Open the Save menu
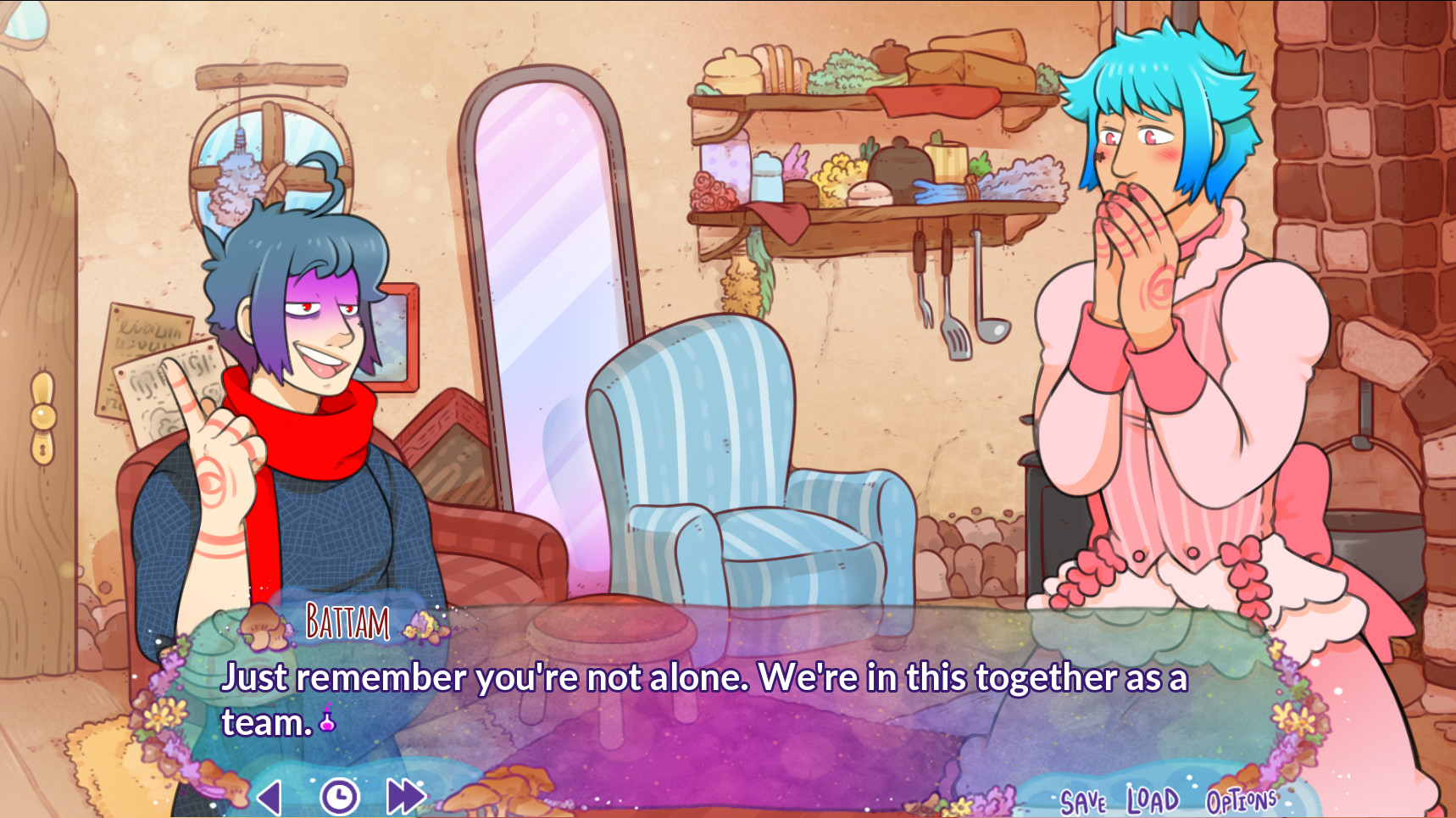The width and height of the screenshot is (1456, 818). [1084, 797]
